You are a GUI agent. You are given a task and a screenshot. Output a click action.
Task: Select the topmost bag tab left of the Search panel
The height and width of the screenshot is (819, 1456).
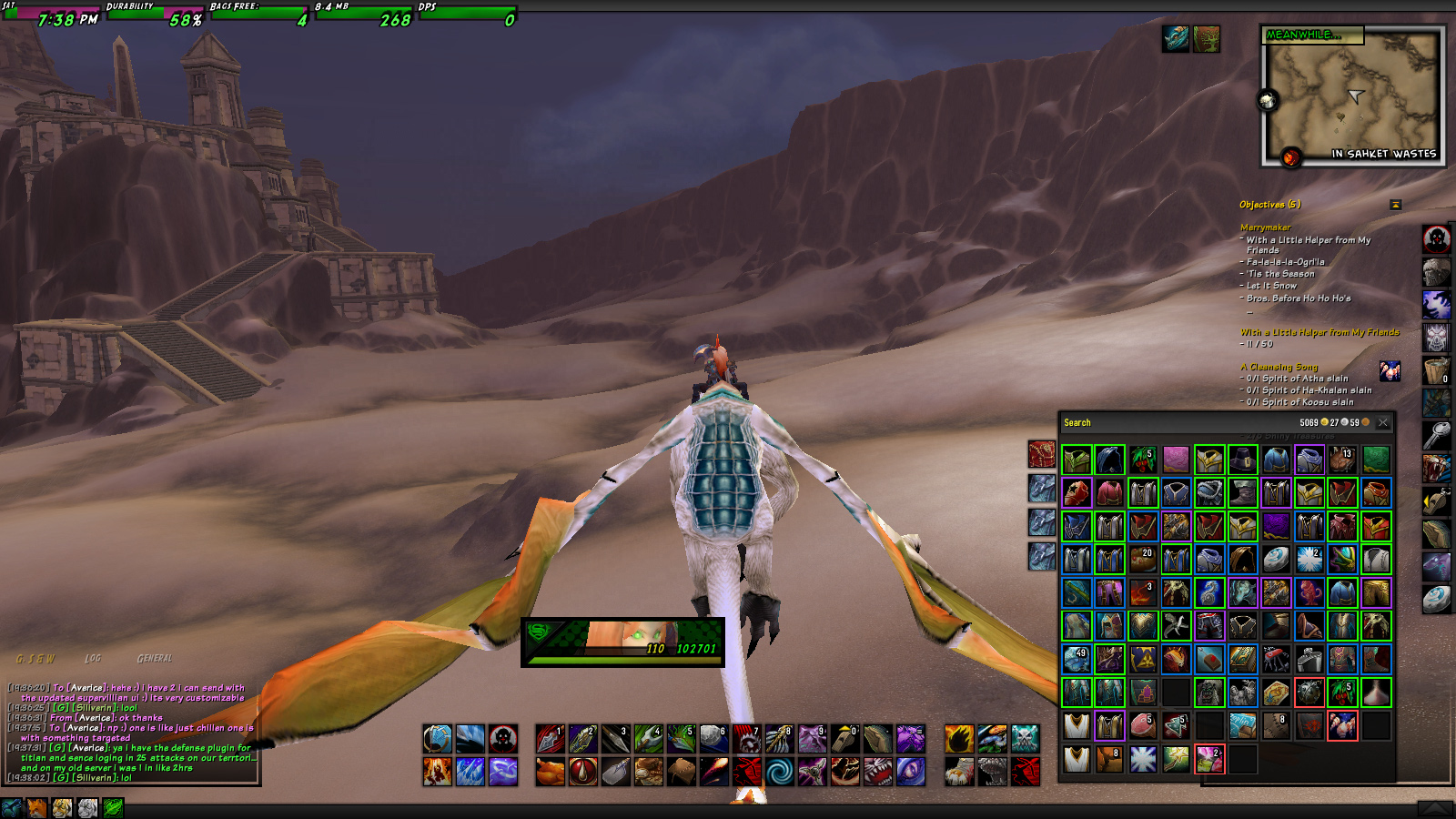[1043, 455]
